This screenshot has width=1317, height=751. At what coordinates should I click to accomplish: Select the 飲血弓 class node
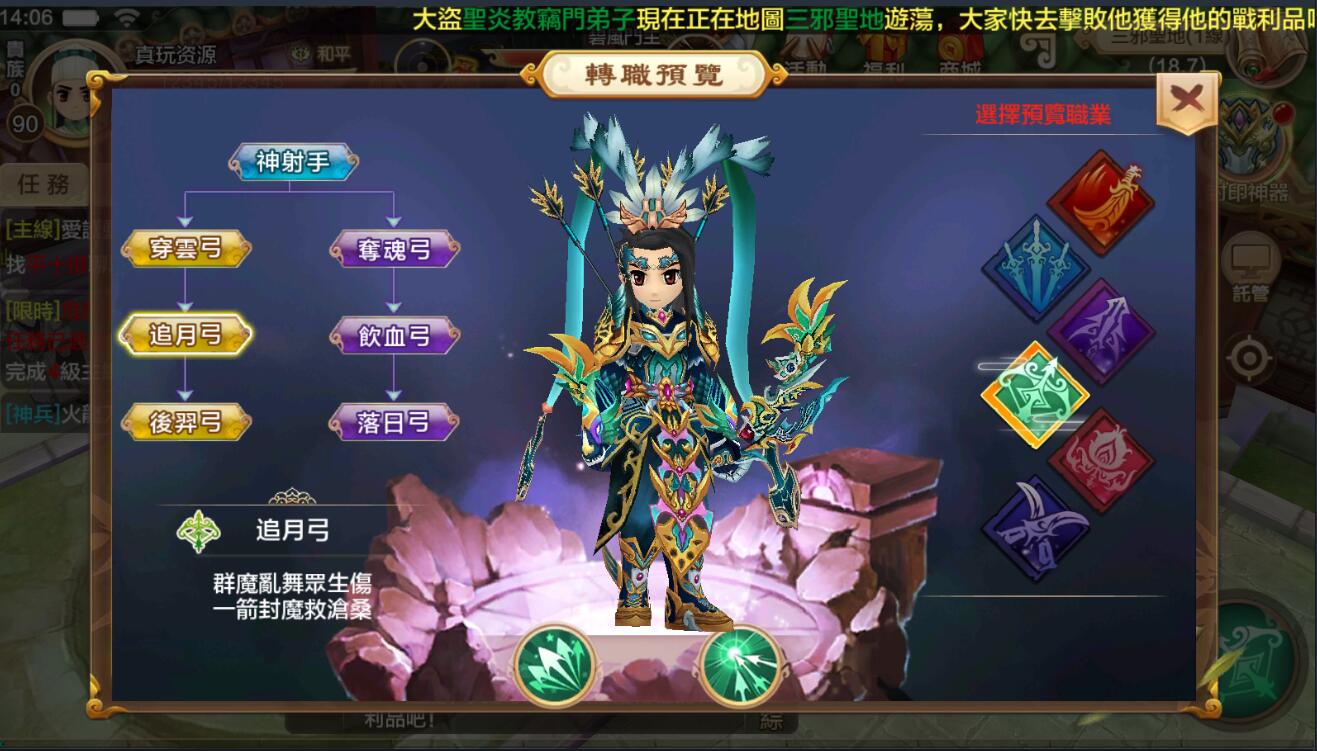(x=394, y=336)
